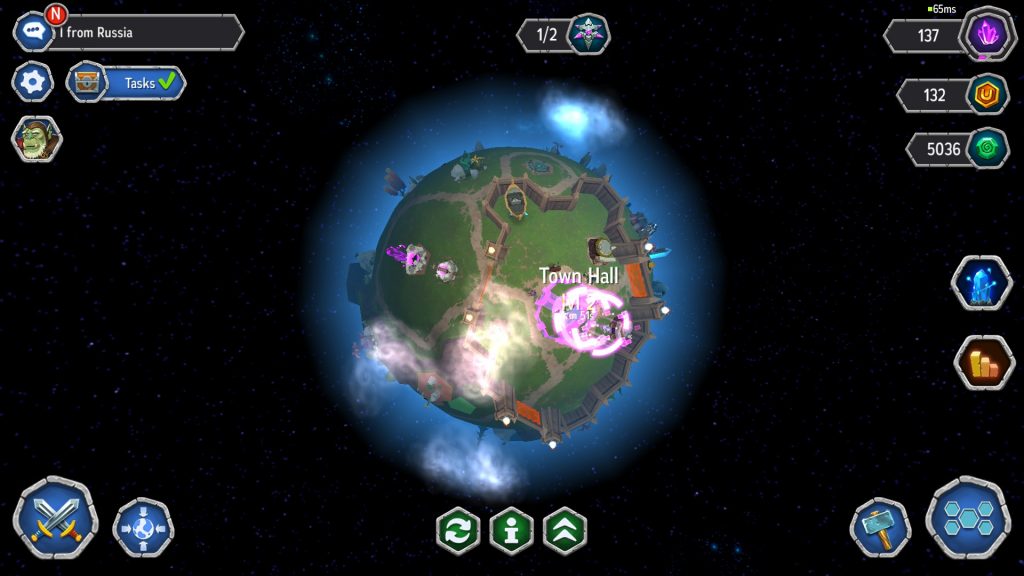Select the orc hero portrait
Image resolution: width=1024 pixels, height=576 pixels.
pyautogui.click(x=36, y=139)
